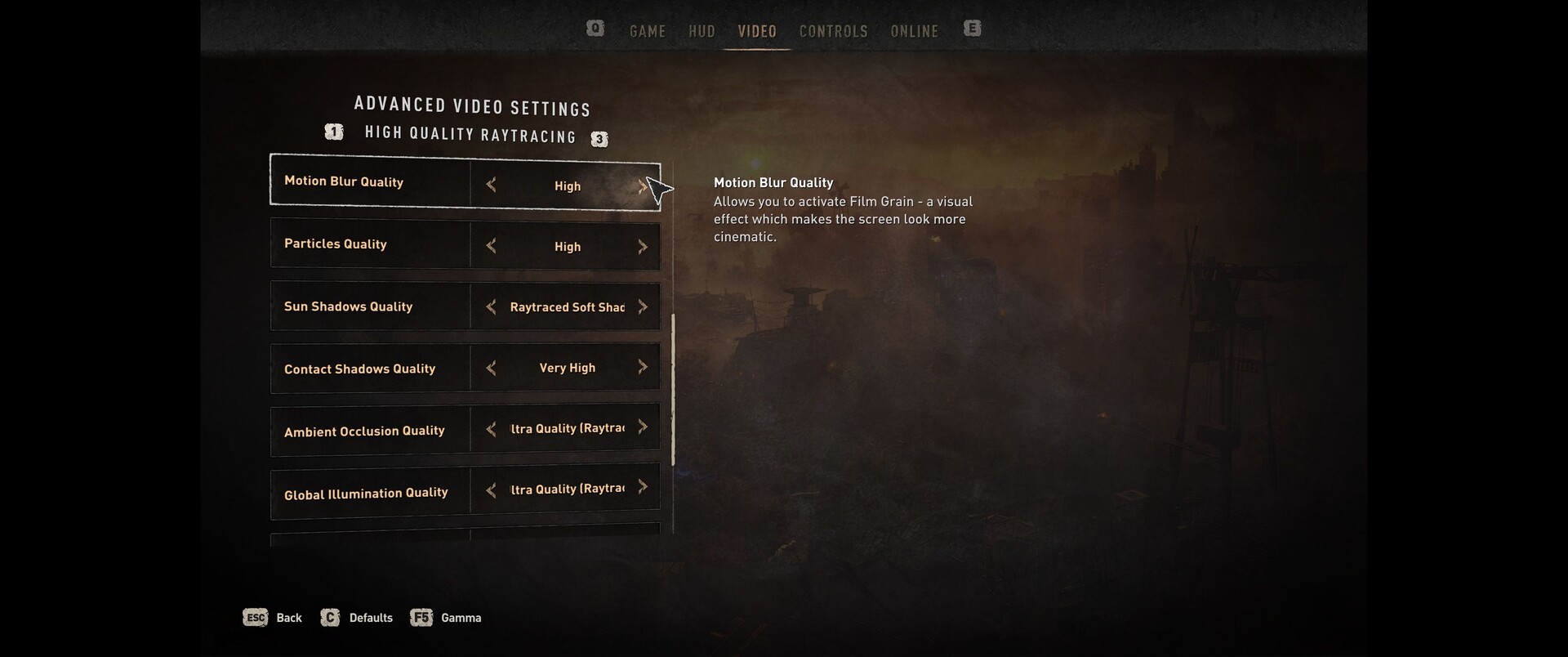Screen dimensions: 1568x657
Task: Go to the CONTROLS tab
Action: click(x=833, y=31)
